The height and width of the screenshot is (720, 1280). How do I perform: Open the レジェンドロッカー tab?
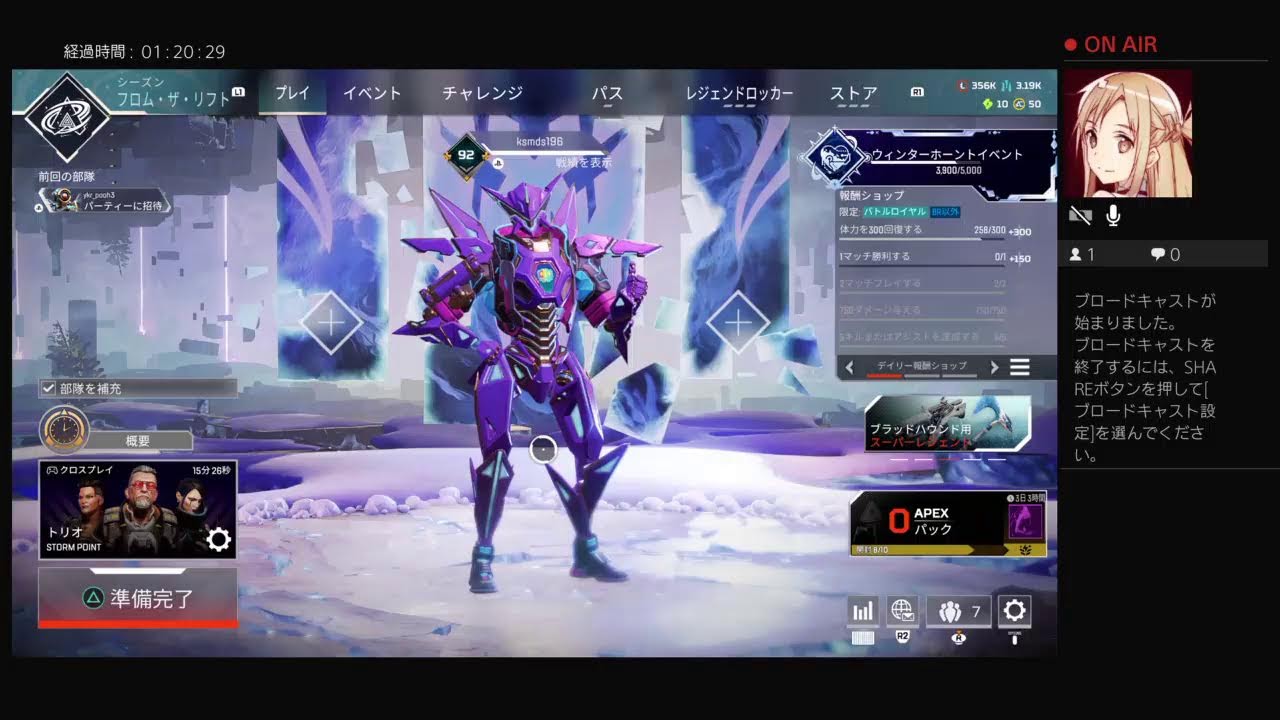point(739,93)
